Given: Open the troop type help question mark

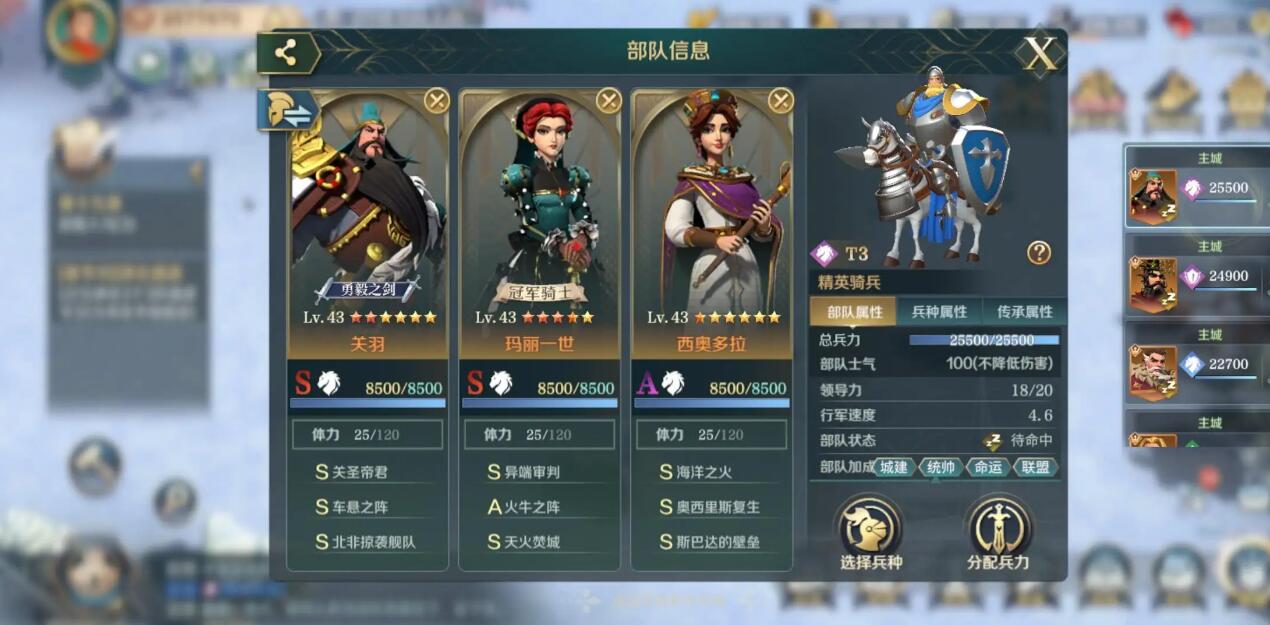Looking at the screenshot, I should 1039,253.
